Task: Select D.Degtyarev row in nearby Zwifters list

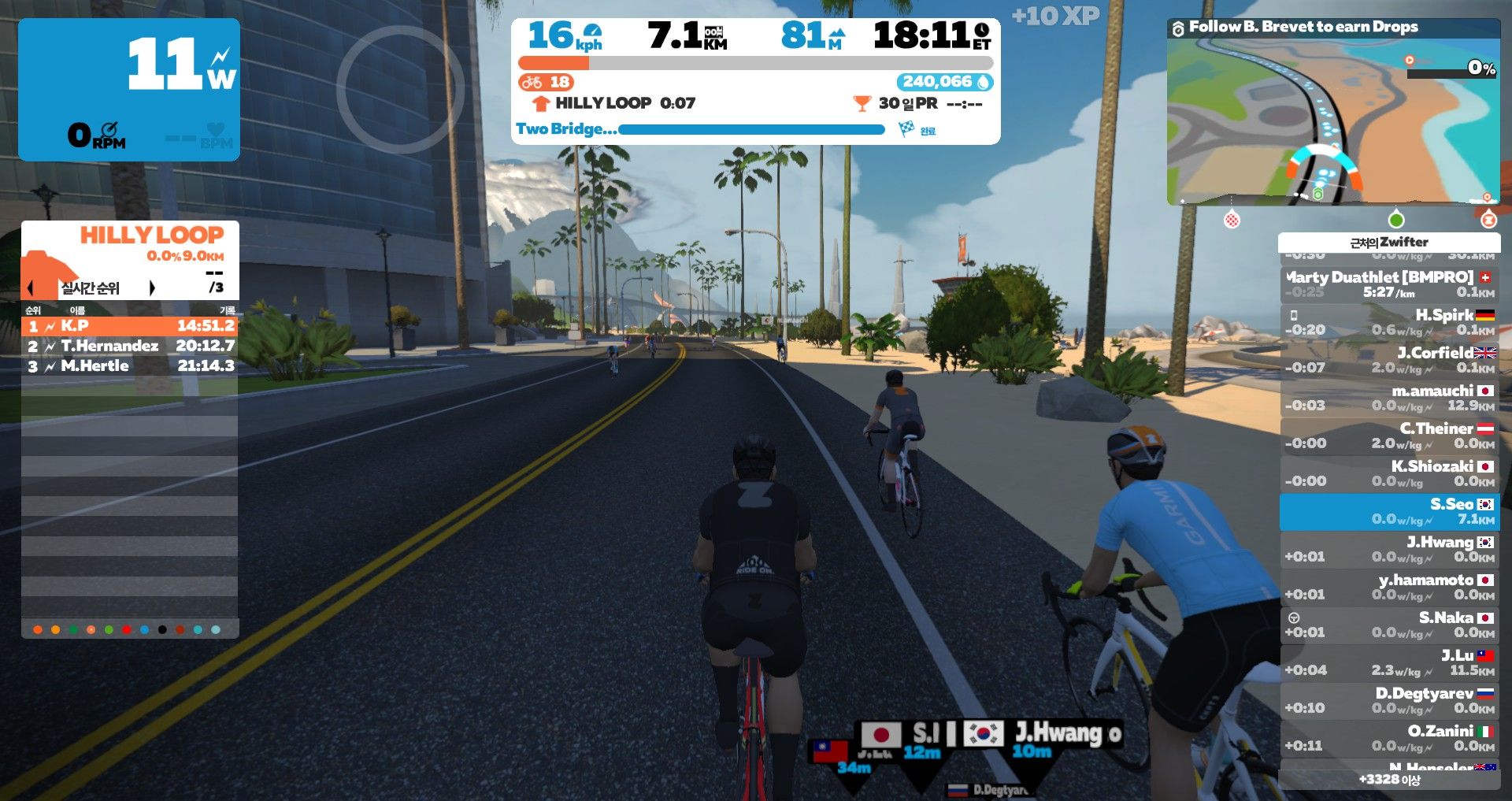Action: click(x=1389, y=700)
